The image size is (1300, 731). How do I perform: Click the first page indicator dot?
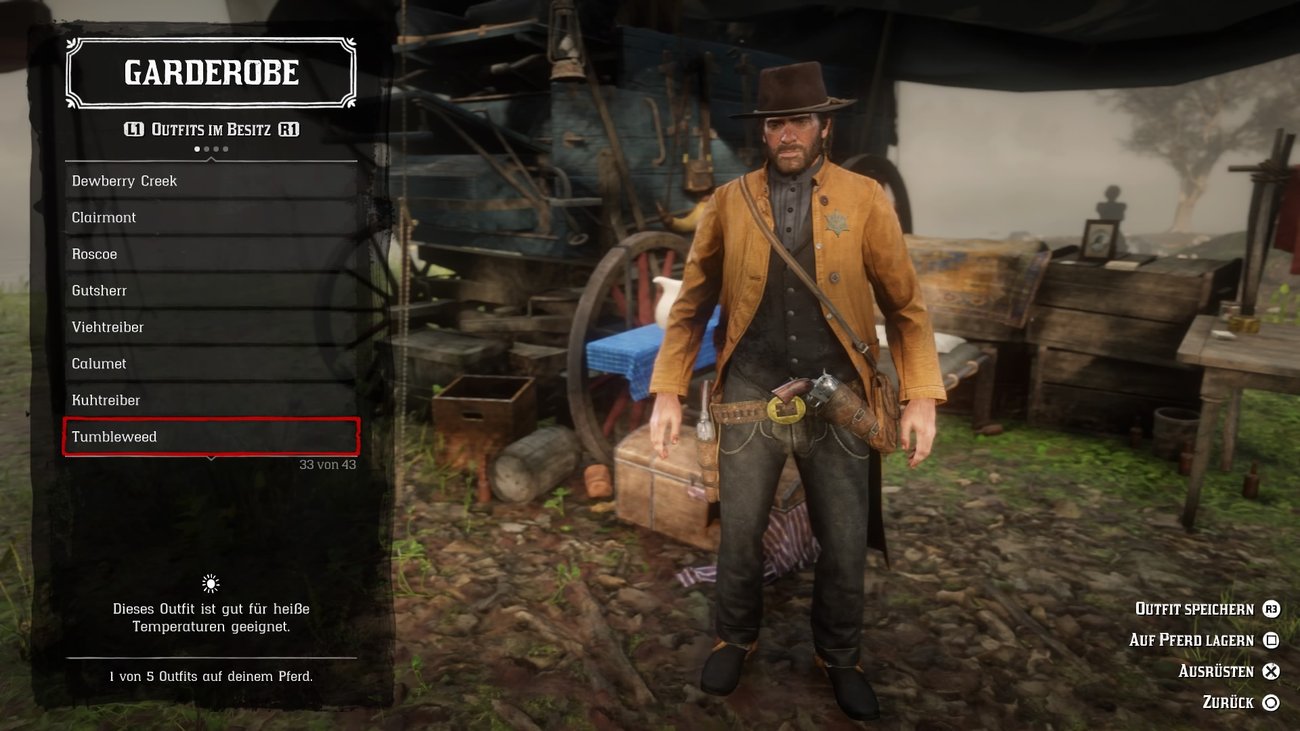click(x=196, y=148)
